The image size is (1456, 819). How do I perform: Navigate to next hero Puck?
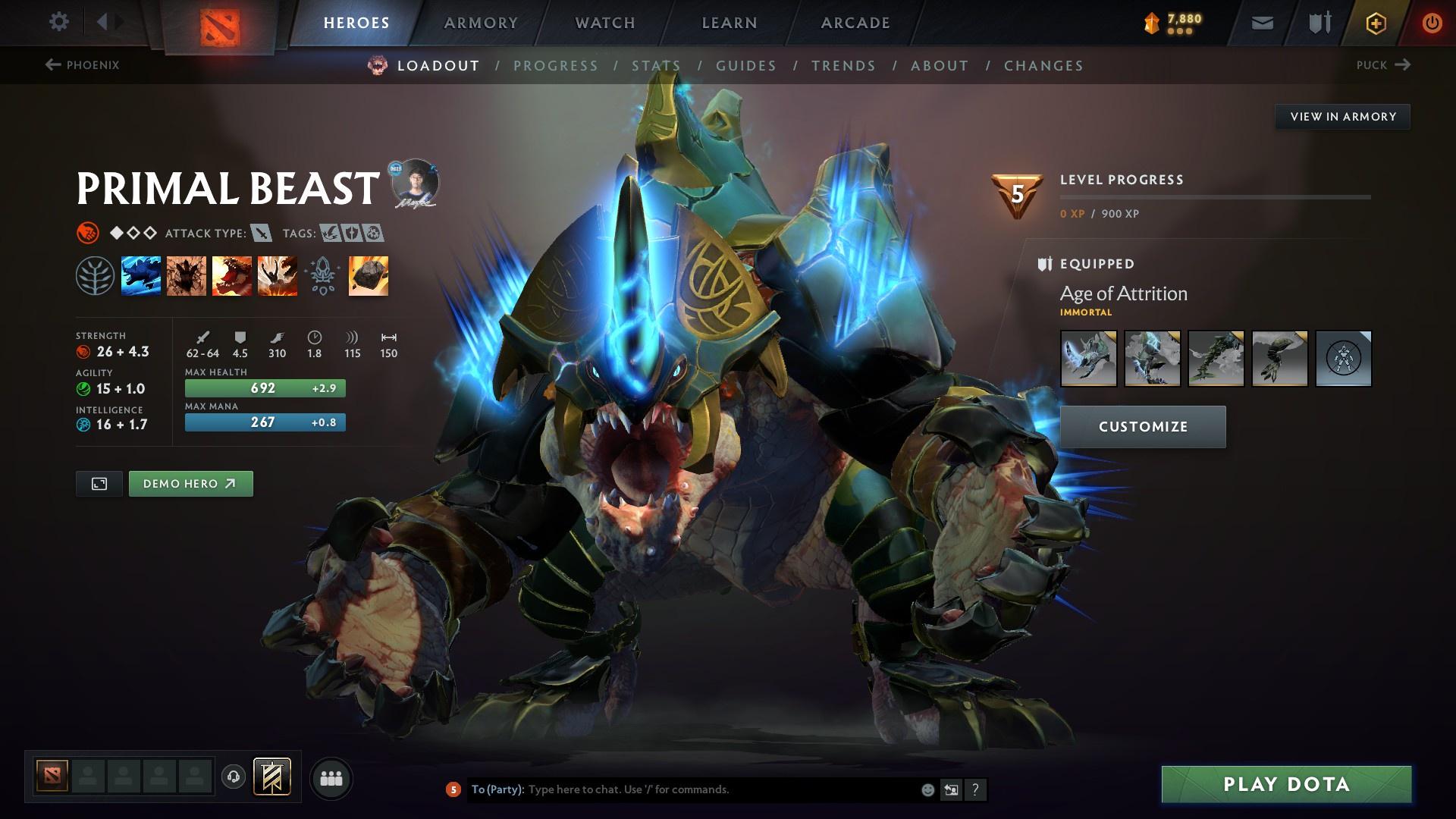point(1382,65)
